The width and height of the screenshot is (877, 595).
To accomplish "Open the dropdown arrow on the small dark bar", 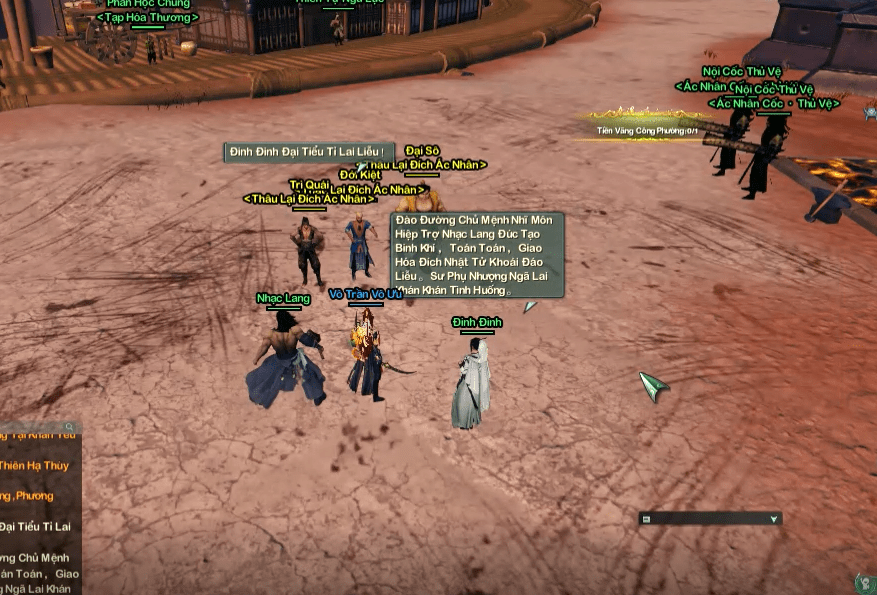I will [773, 519].
